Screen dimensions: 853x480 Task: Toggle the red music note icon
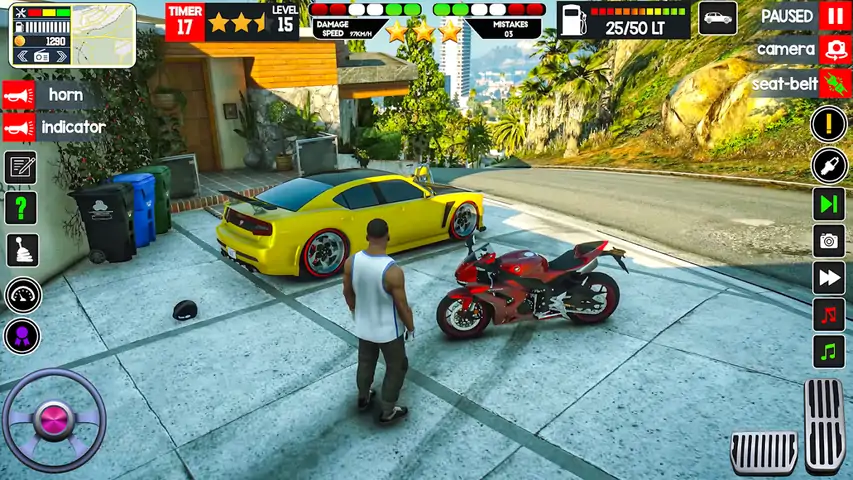(x=828, y=314)
